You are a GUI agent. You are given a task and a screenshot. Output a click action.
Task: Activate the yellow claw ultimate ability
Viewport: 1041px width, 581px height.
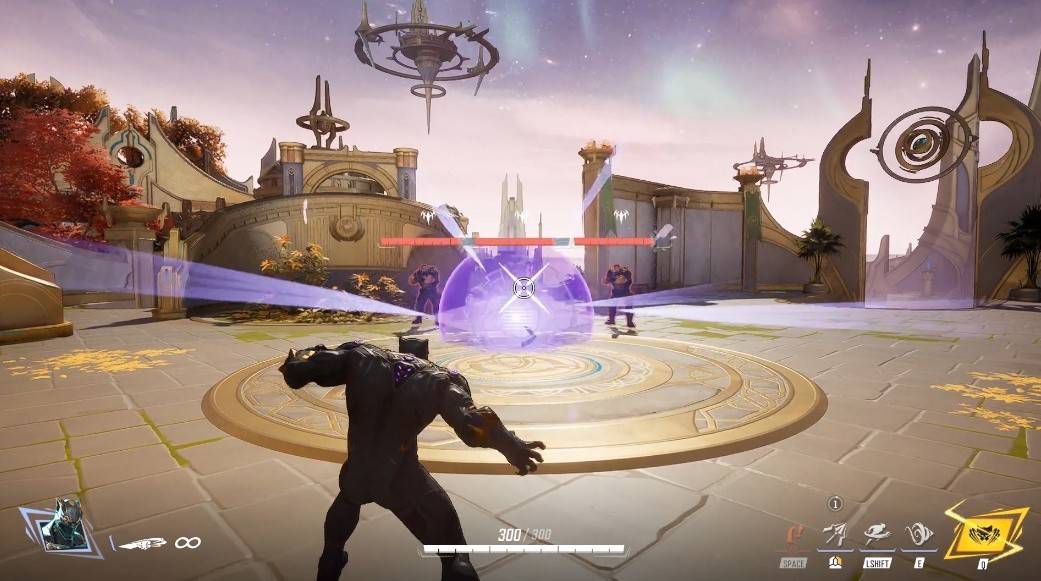coord(986,531)
